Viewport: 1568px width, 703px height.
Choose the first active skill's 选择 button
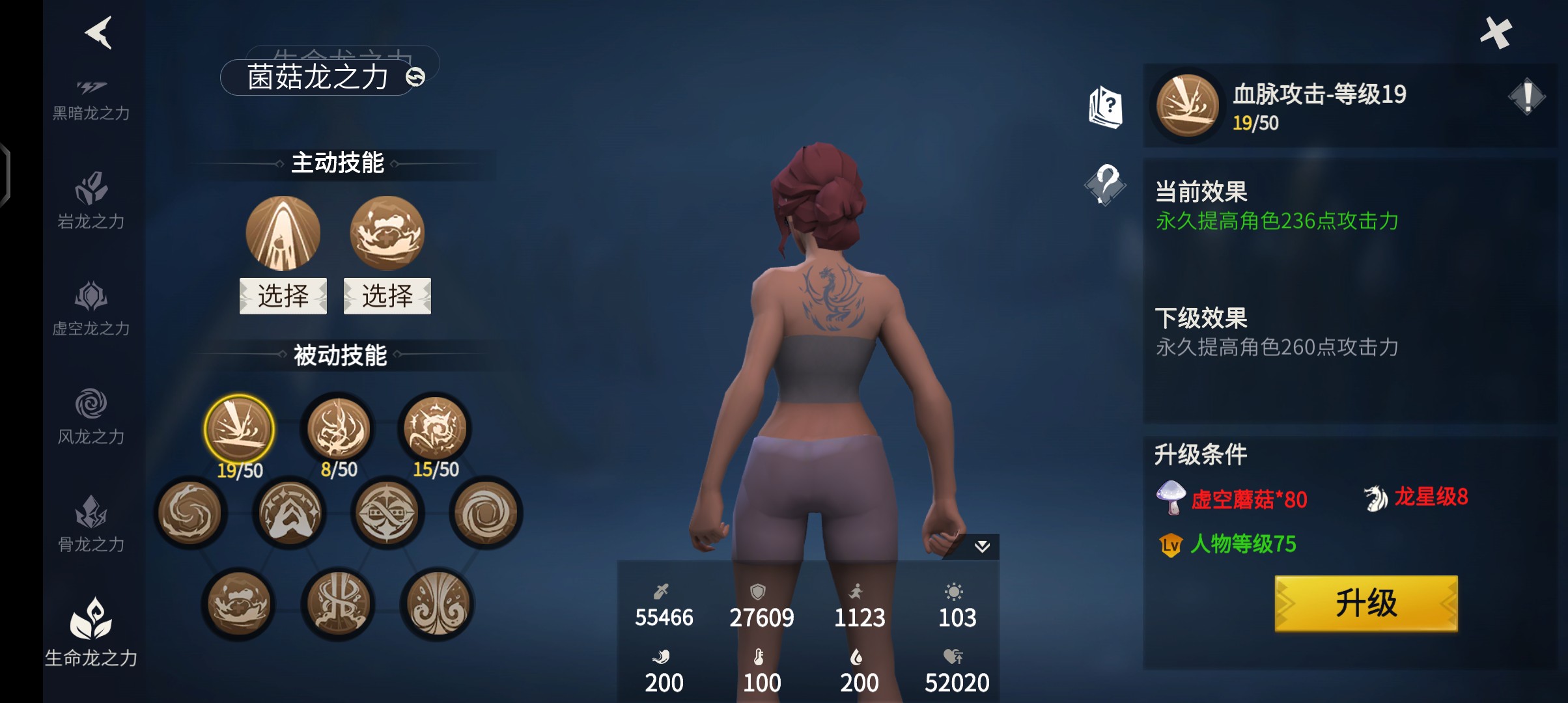(x=283, y=296)
